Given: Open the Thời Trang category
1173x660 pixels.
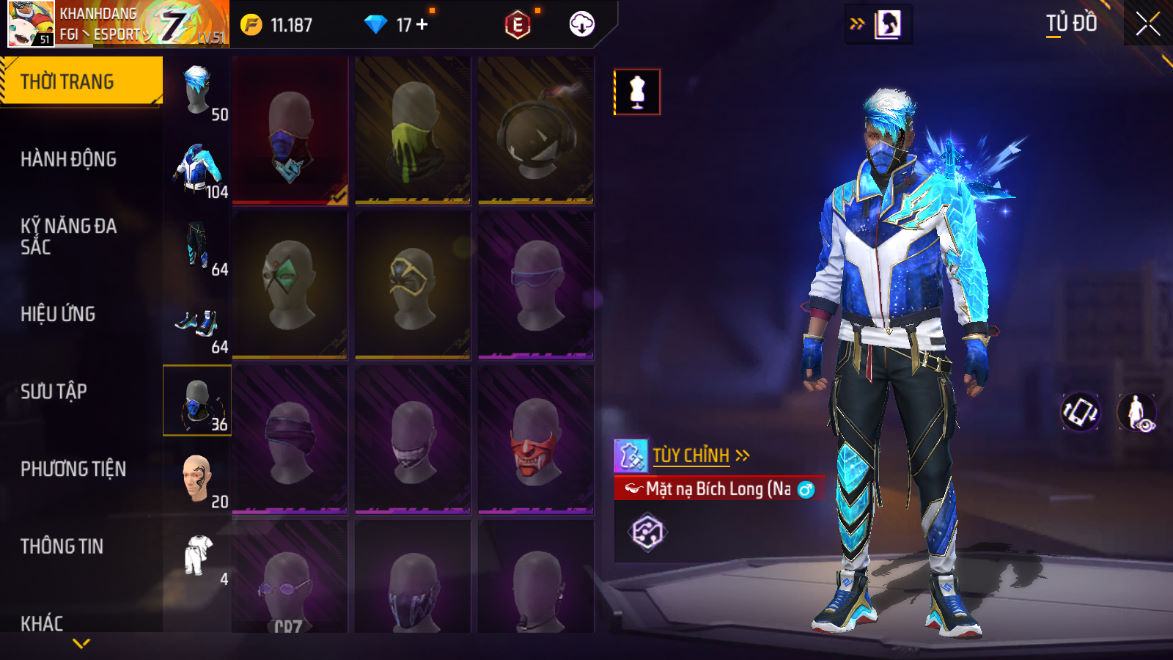Looking at the screenshot, I should (80, 82).
